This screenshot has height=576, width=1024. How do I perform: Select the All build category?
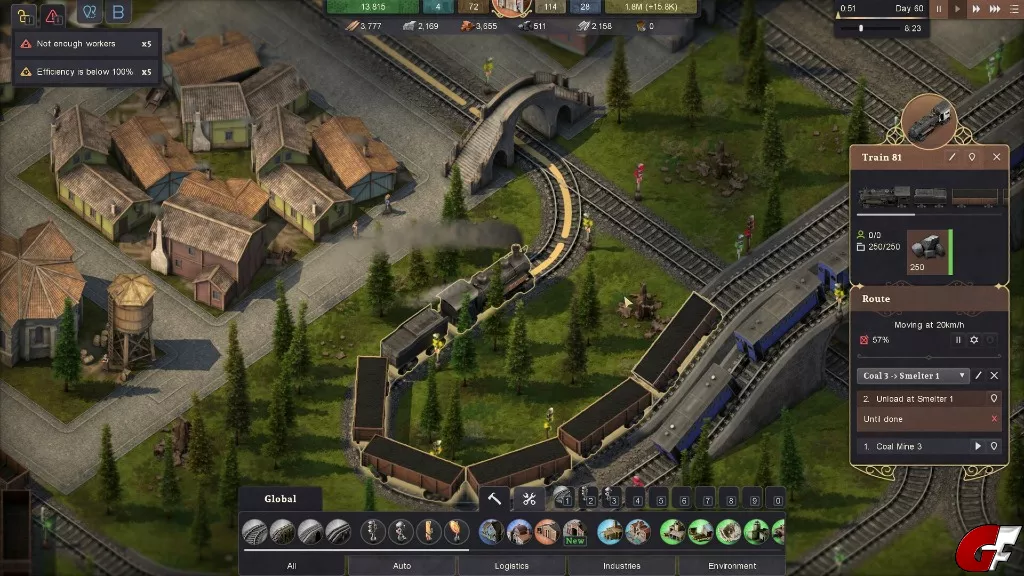click(292, 566)
